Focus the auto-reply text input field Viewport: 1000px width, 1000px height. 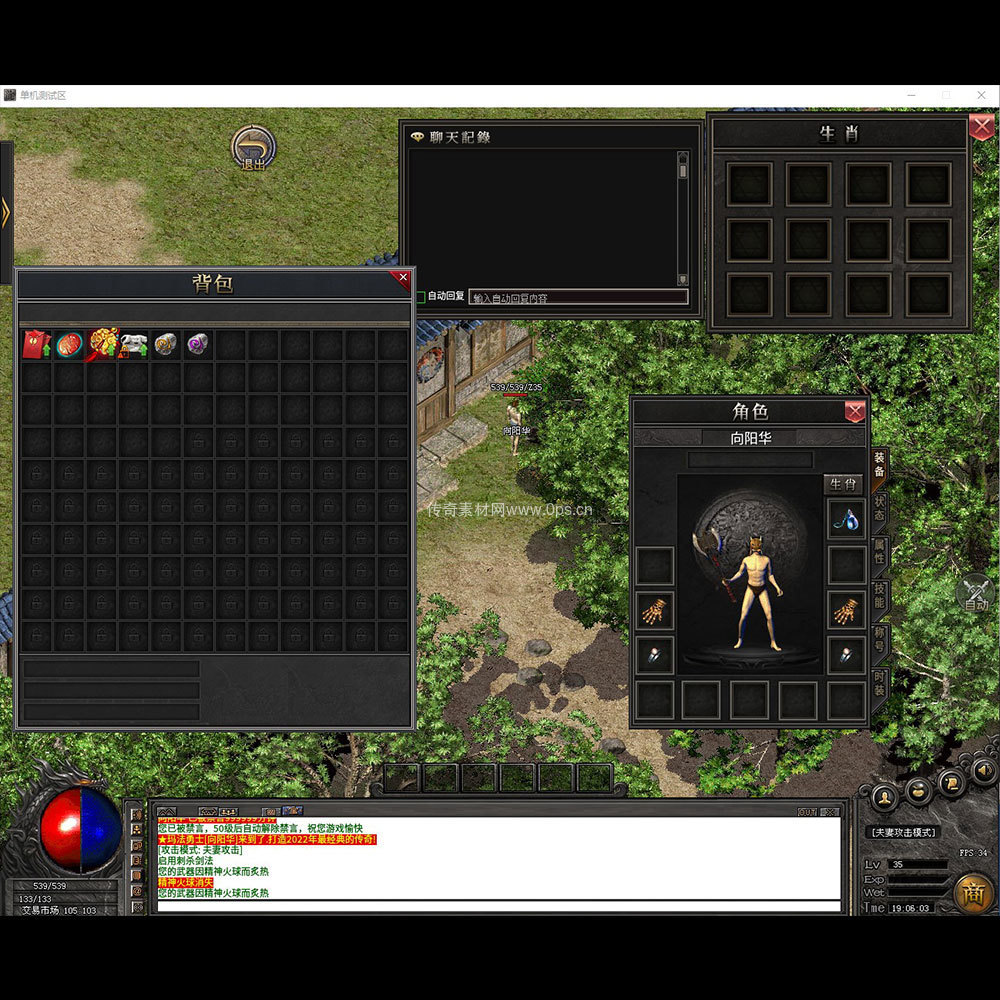(x=578, y=297)
